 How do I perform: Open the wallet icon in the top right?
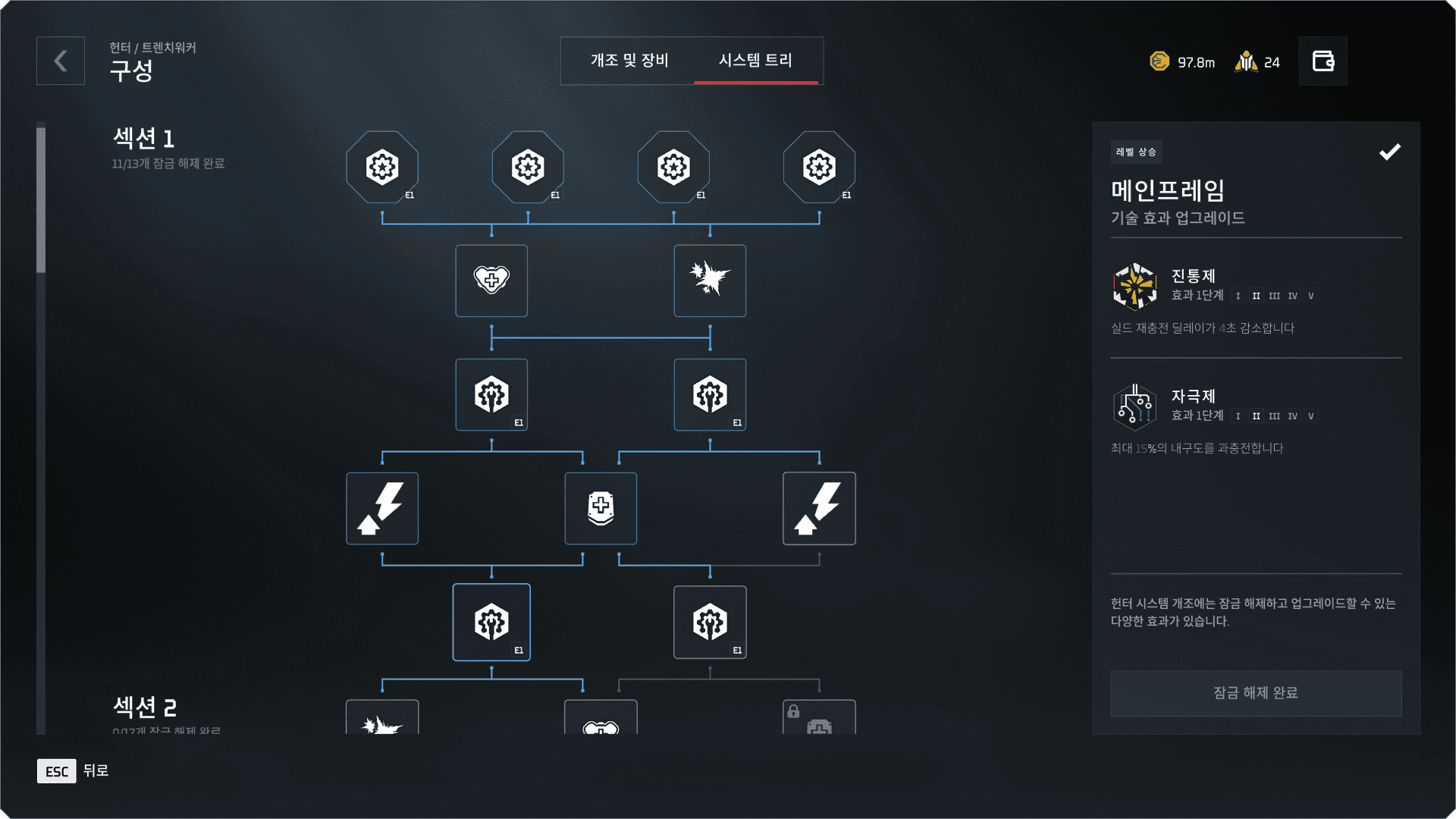coord(1323,61)
